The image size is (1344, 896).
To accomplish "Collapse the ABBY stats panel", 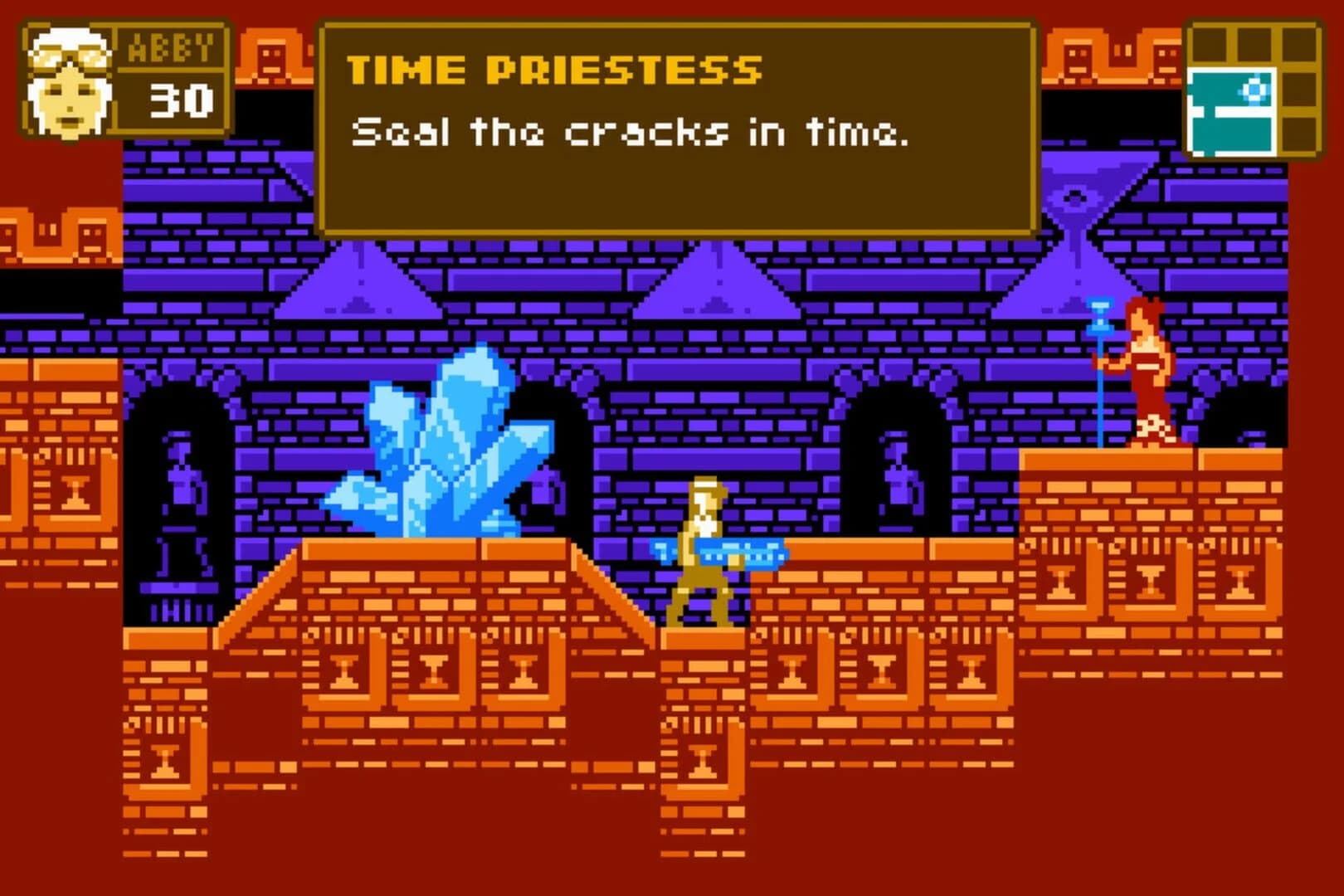I will (x=124, y=79).
